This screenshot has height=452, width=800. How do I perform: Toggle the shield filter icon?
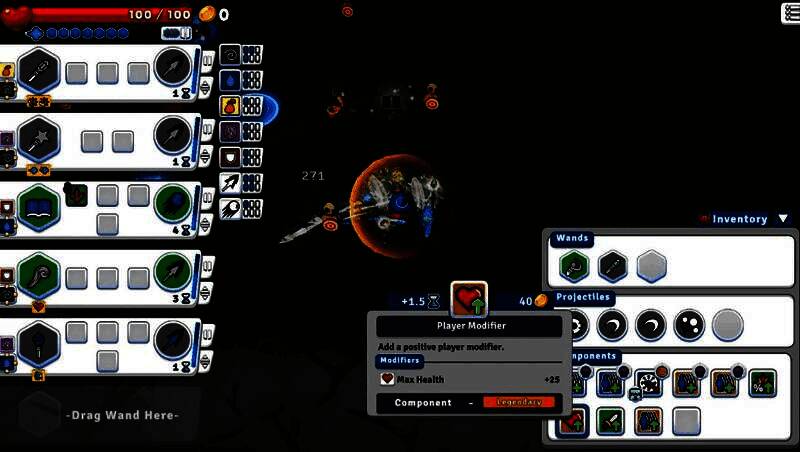point(229,157)
